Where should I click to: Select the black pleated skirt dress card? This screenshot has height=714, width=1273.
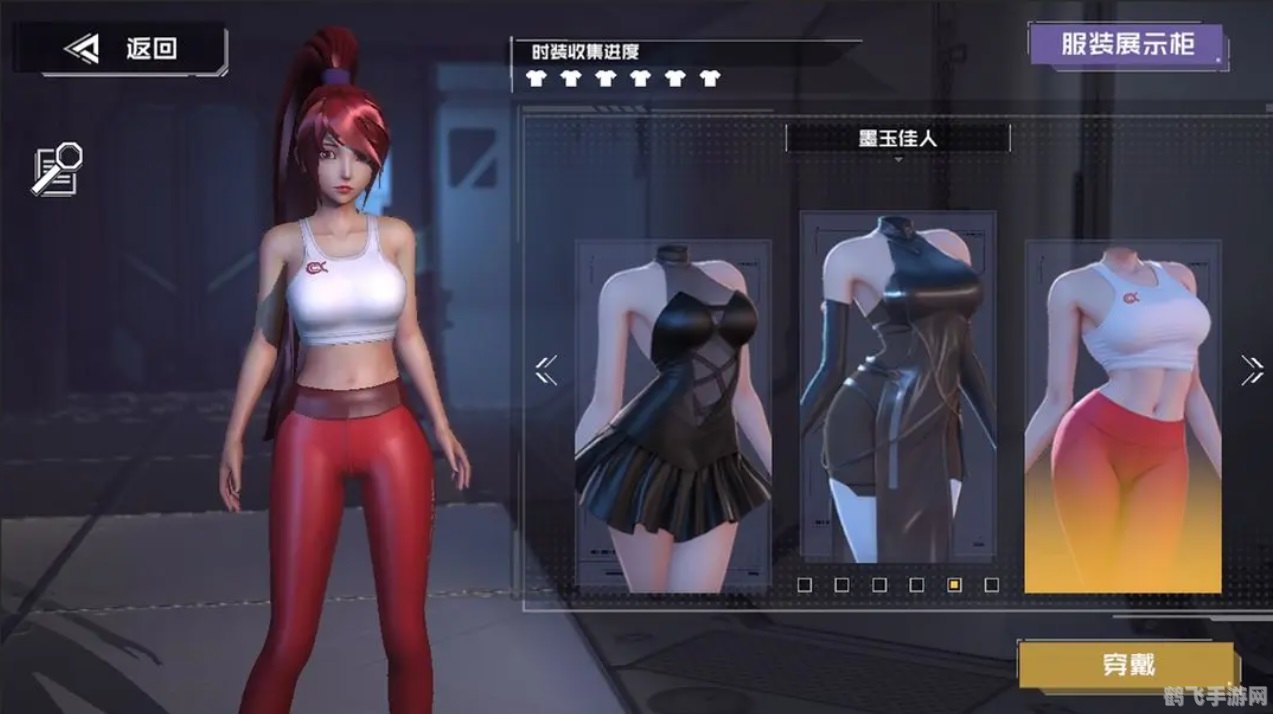(x=673, y=415)
